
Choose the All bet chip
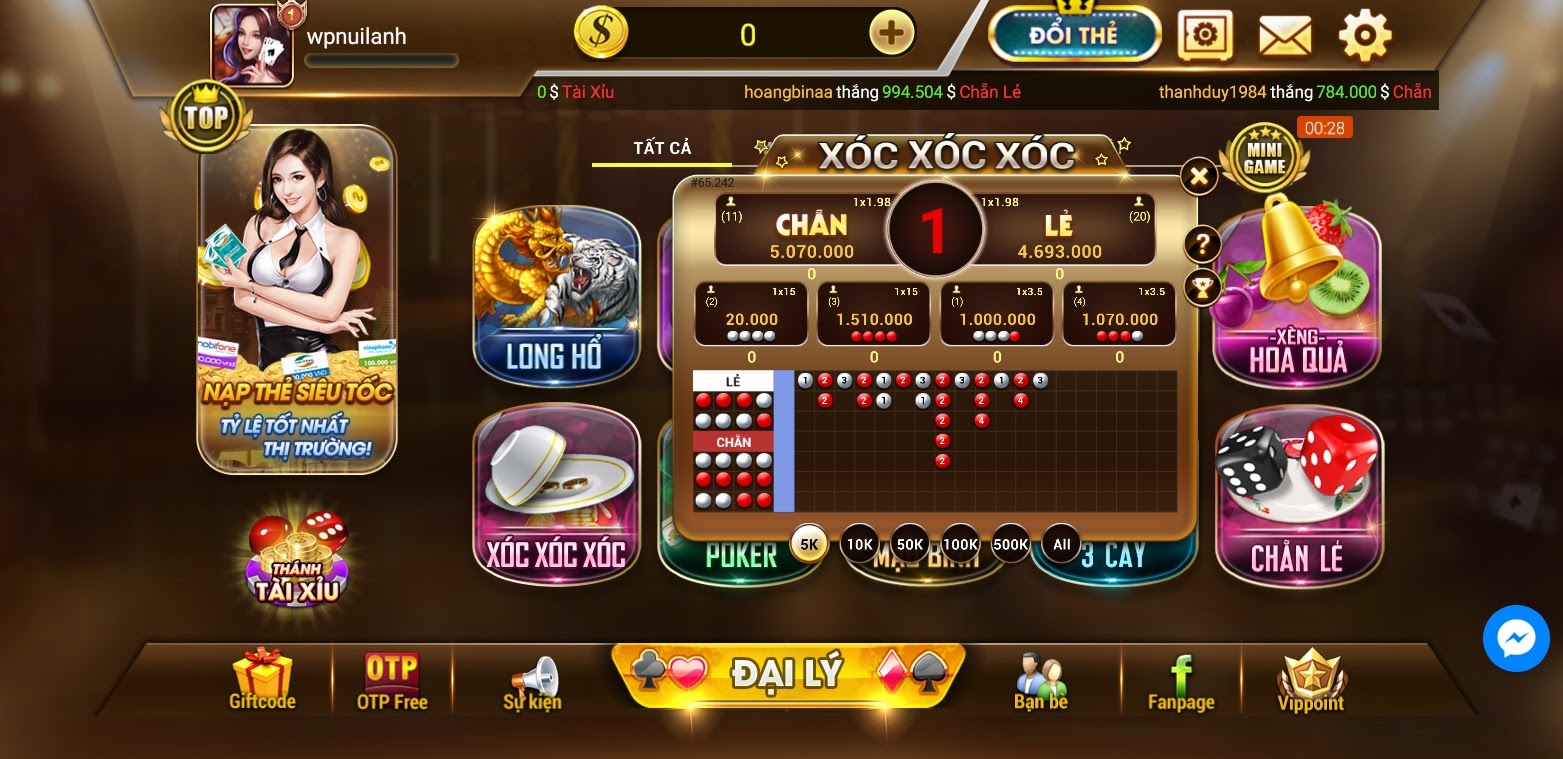click(1061, 544)
